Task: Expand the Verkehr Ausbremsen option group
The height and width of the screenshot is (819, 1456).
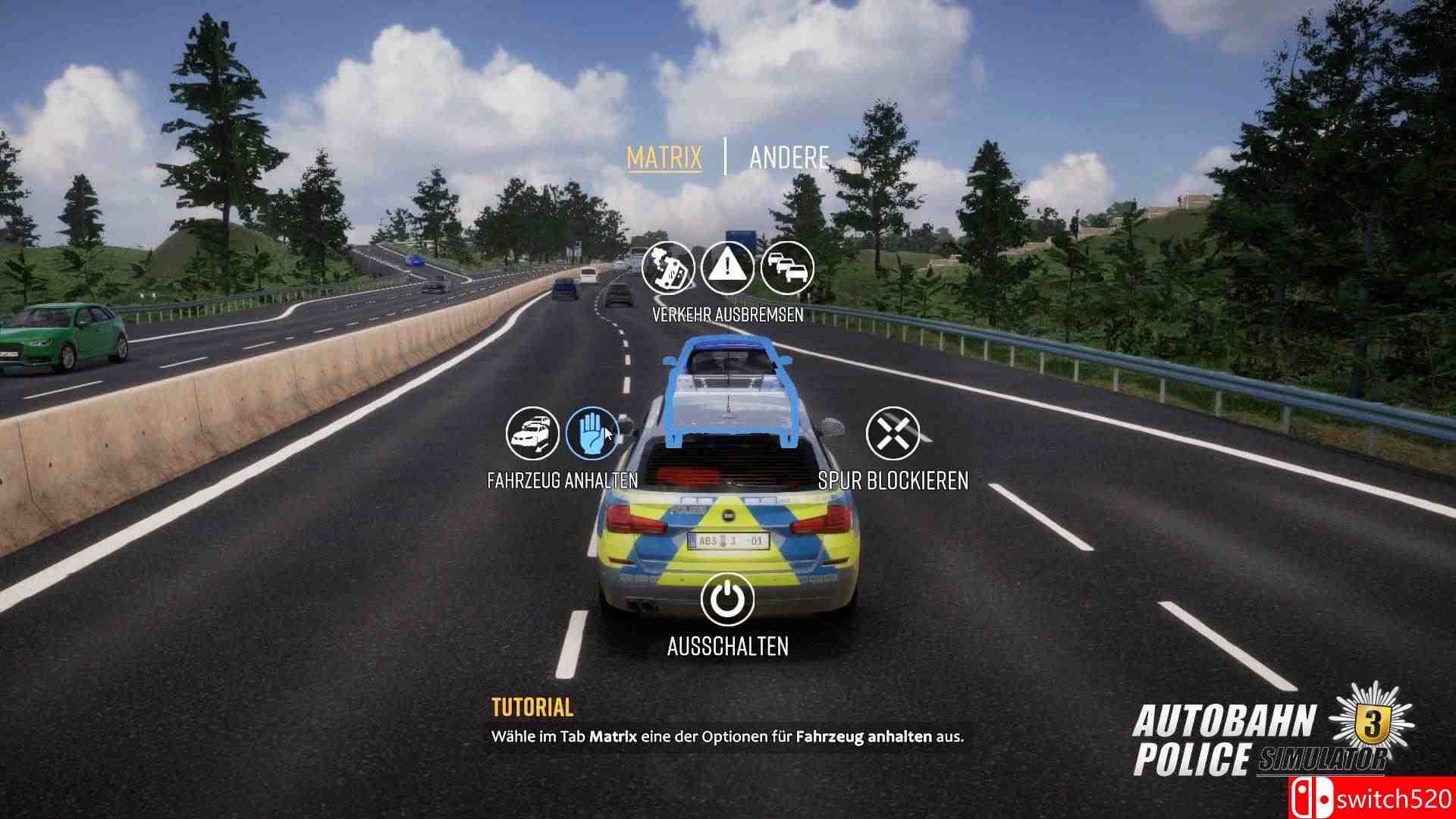Action: 728,315
